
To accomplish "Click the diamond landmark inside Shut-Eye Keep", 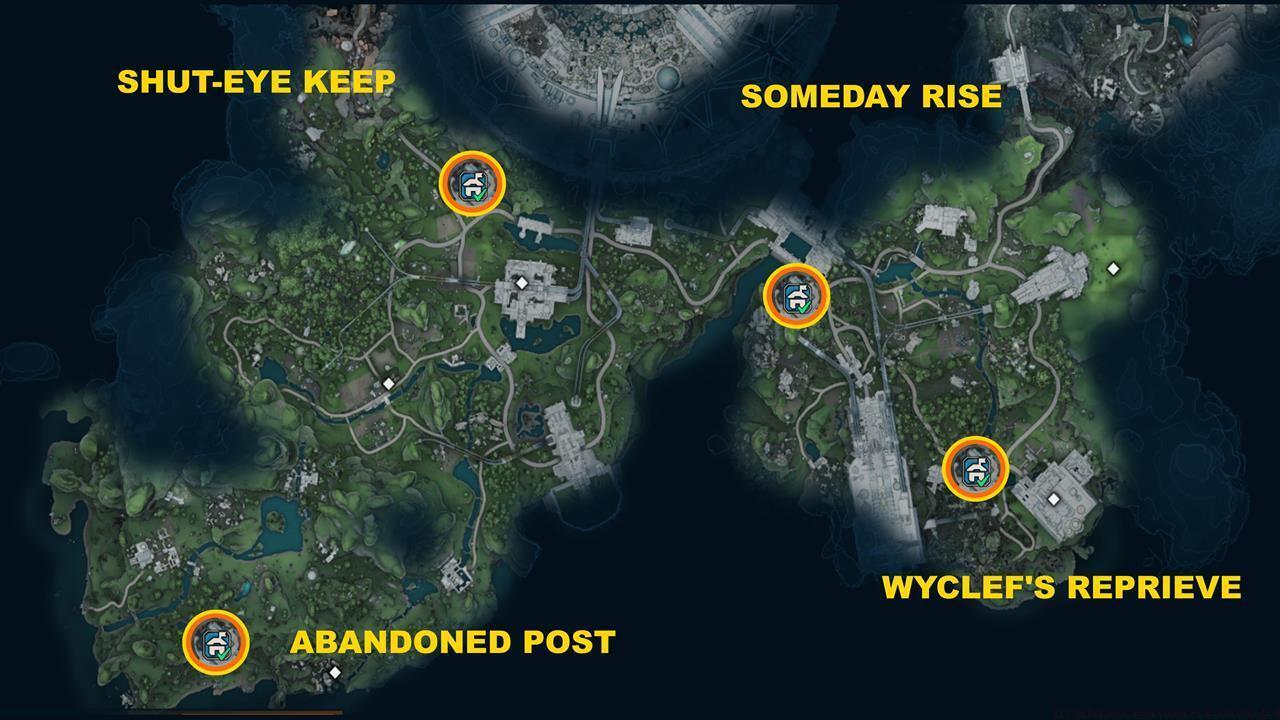I will 519,282.
